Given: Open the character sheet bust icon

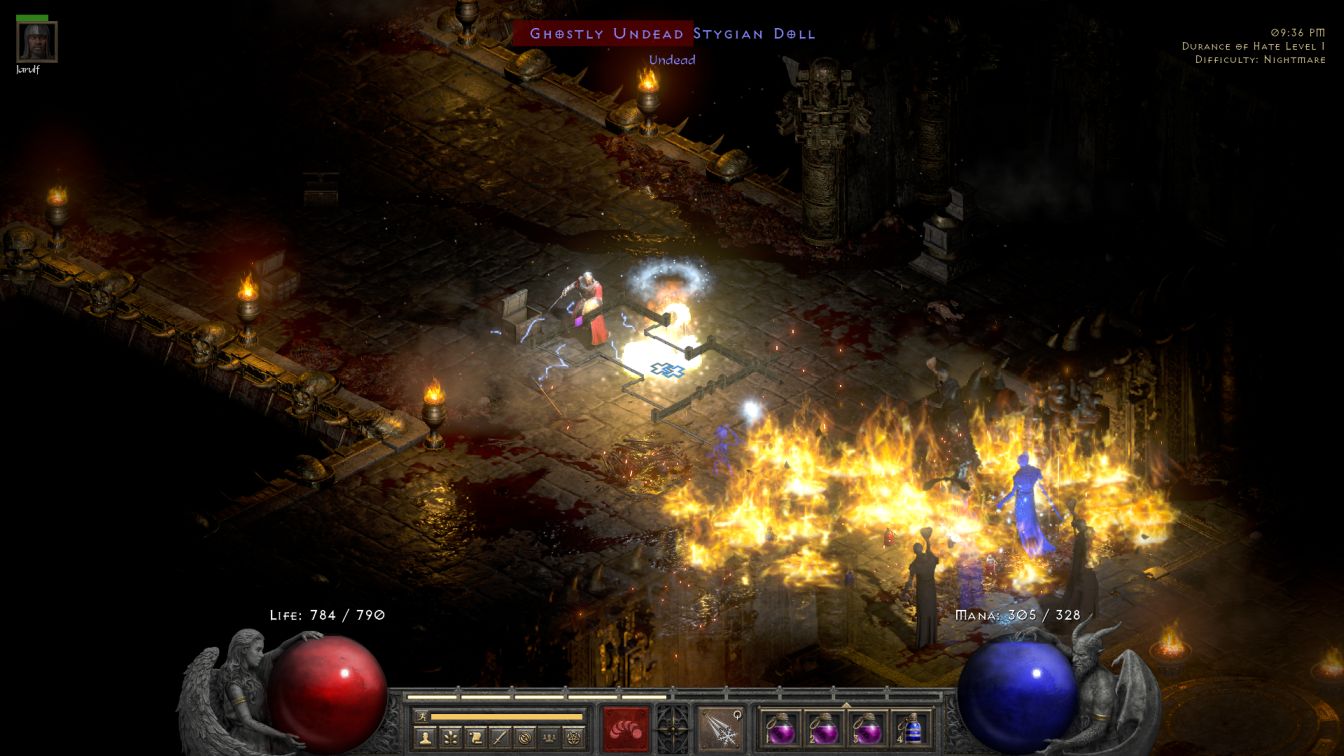Looking at the screenshot, I should (x=426, y=737).
